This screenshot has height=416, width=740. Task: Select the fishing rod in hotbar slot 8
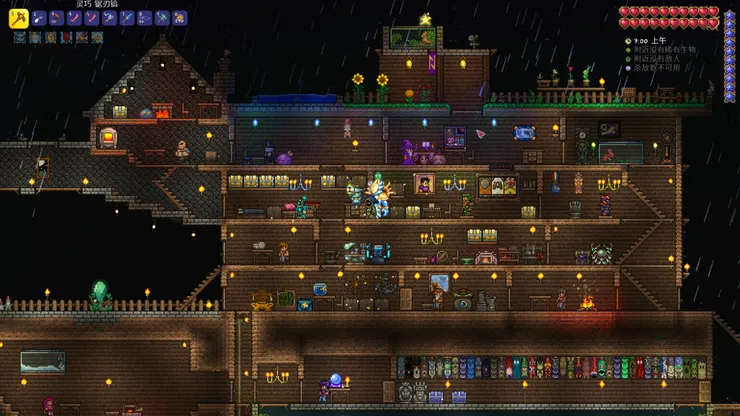[144, 17]
